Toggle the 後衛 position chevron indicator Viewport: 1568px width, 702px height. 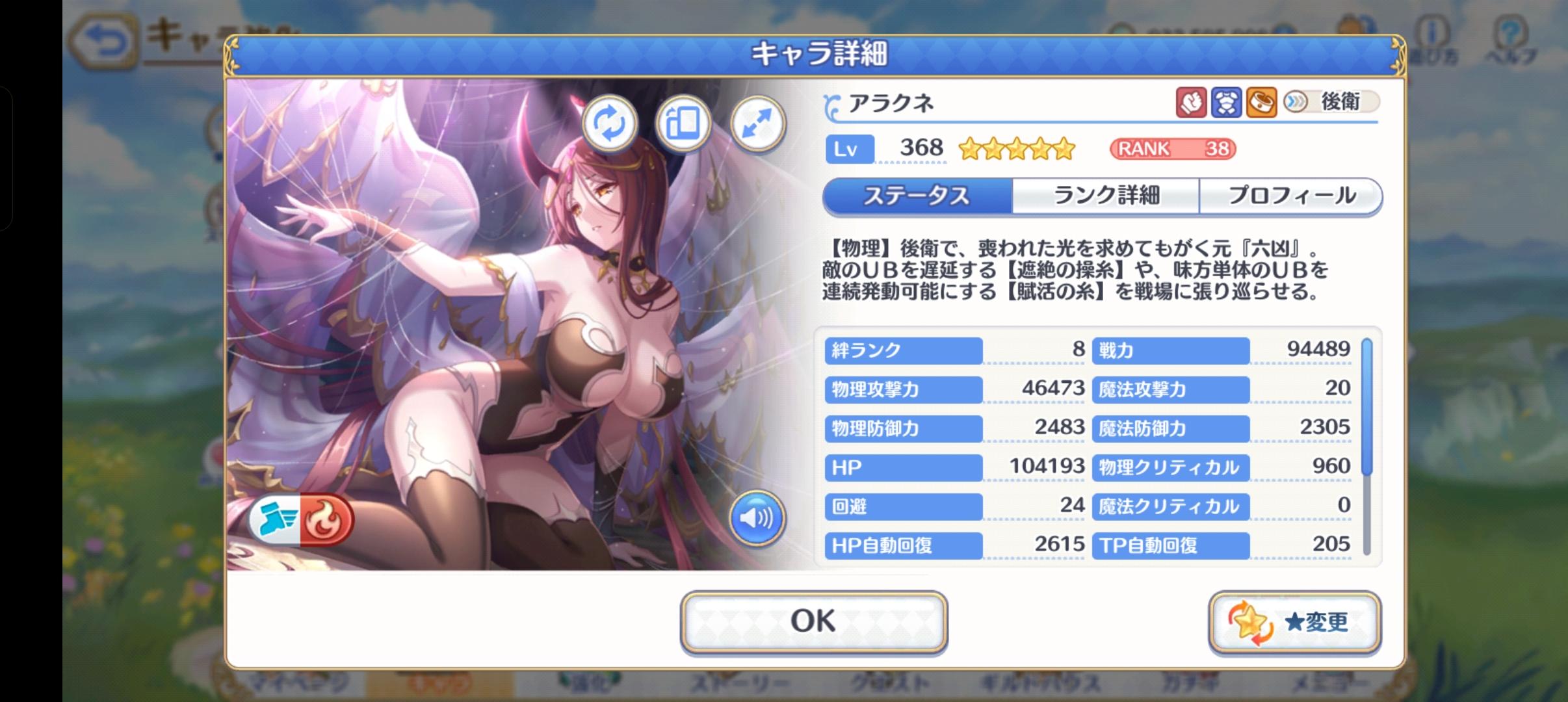point(1296,102)
